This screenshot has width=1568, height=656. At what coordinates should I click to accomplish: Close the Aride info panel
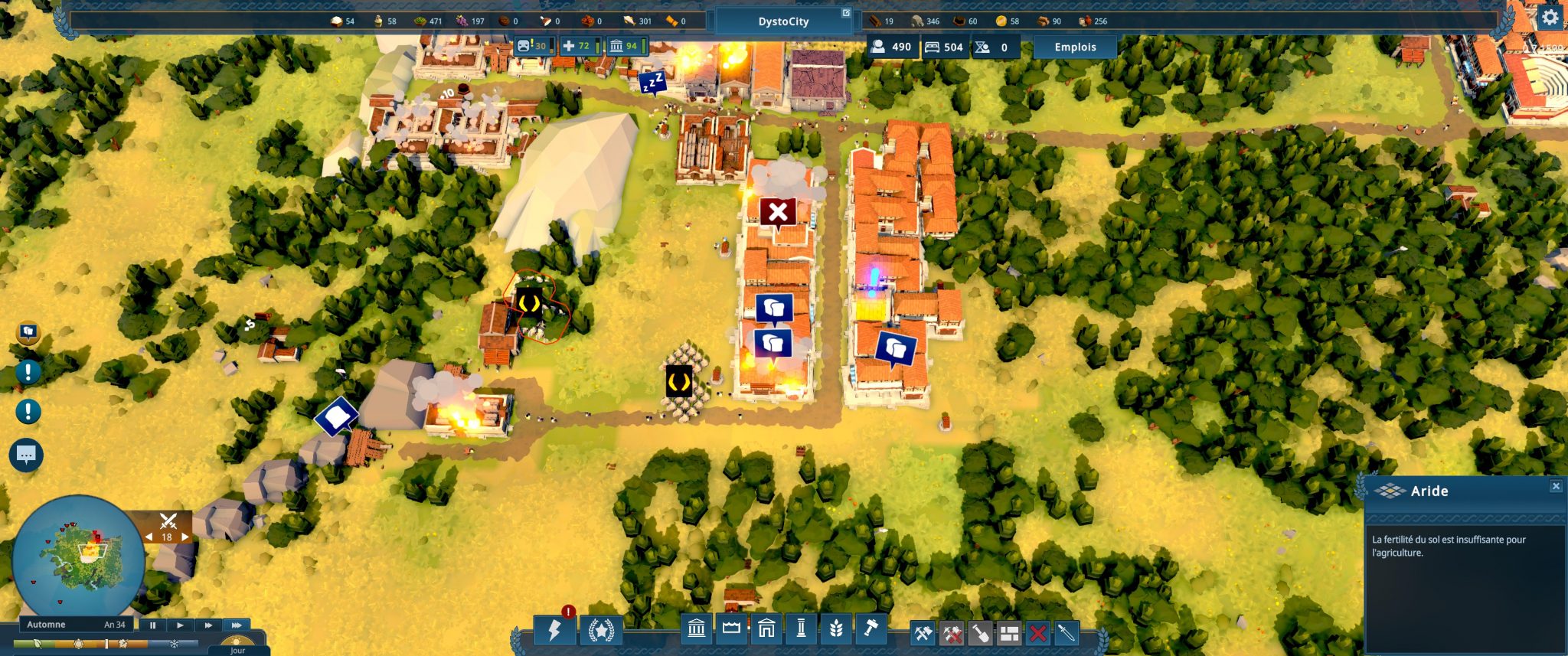1556,486
